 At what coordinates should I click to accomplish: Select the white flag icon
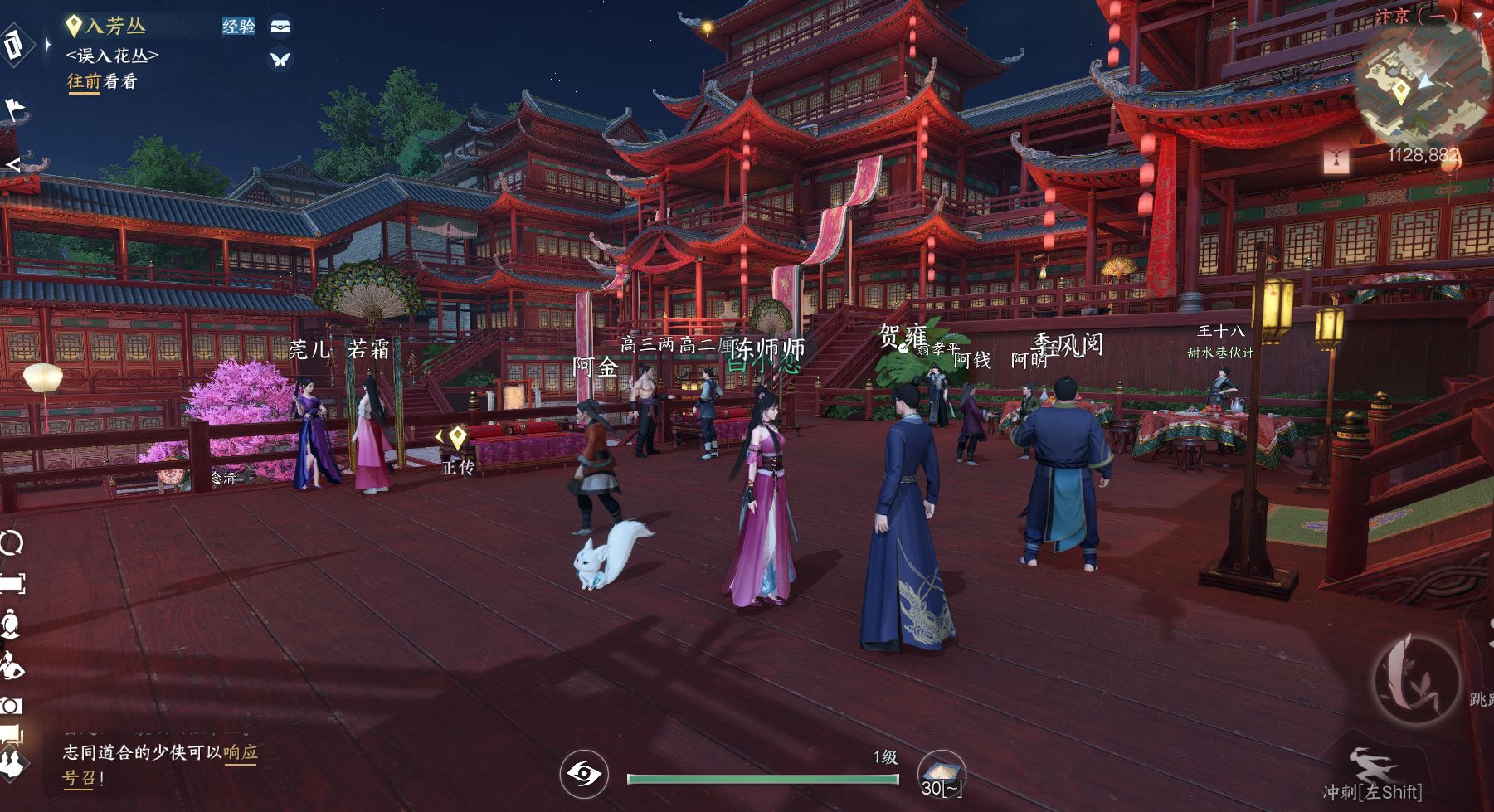(16, 109)
